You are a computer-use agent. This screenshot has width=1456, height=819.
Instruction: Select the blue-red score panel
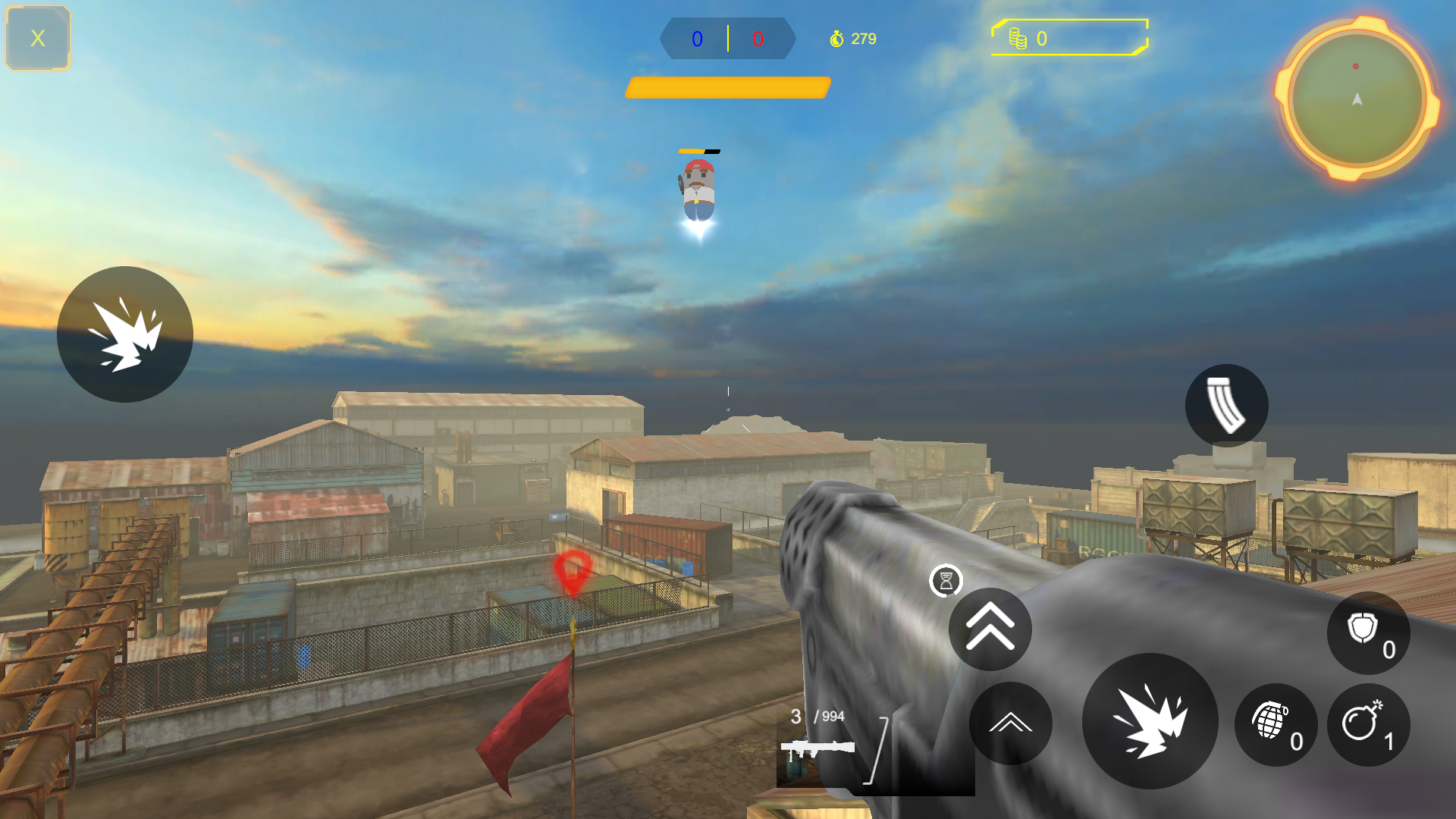[728, 39]
